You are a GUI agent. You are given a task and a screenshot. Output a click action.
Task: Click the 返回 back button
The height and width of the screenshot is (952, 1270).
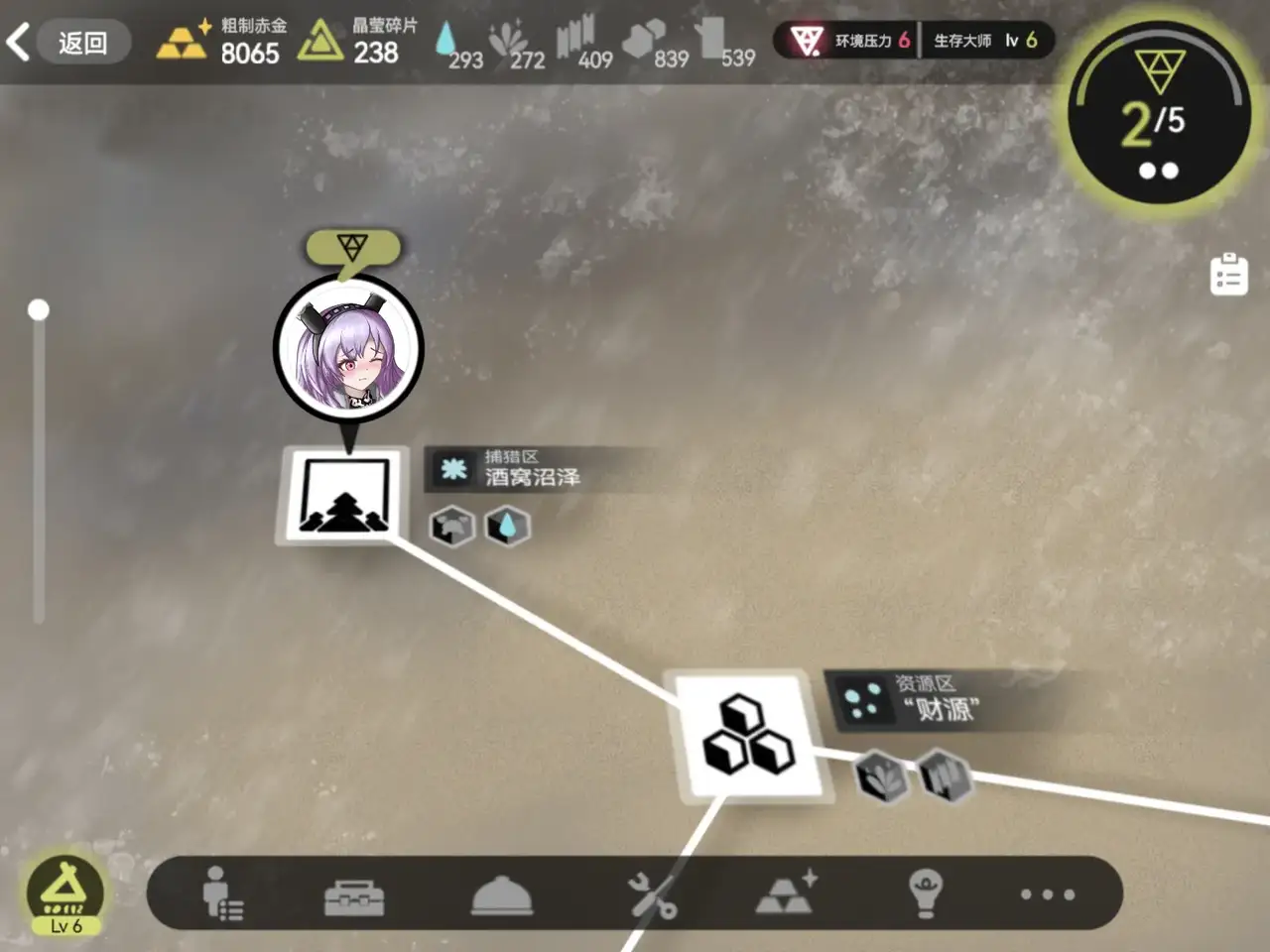pos(69,43)
